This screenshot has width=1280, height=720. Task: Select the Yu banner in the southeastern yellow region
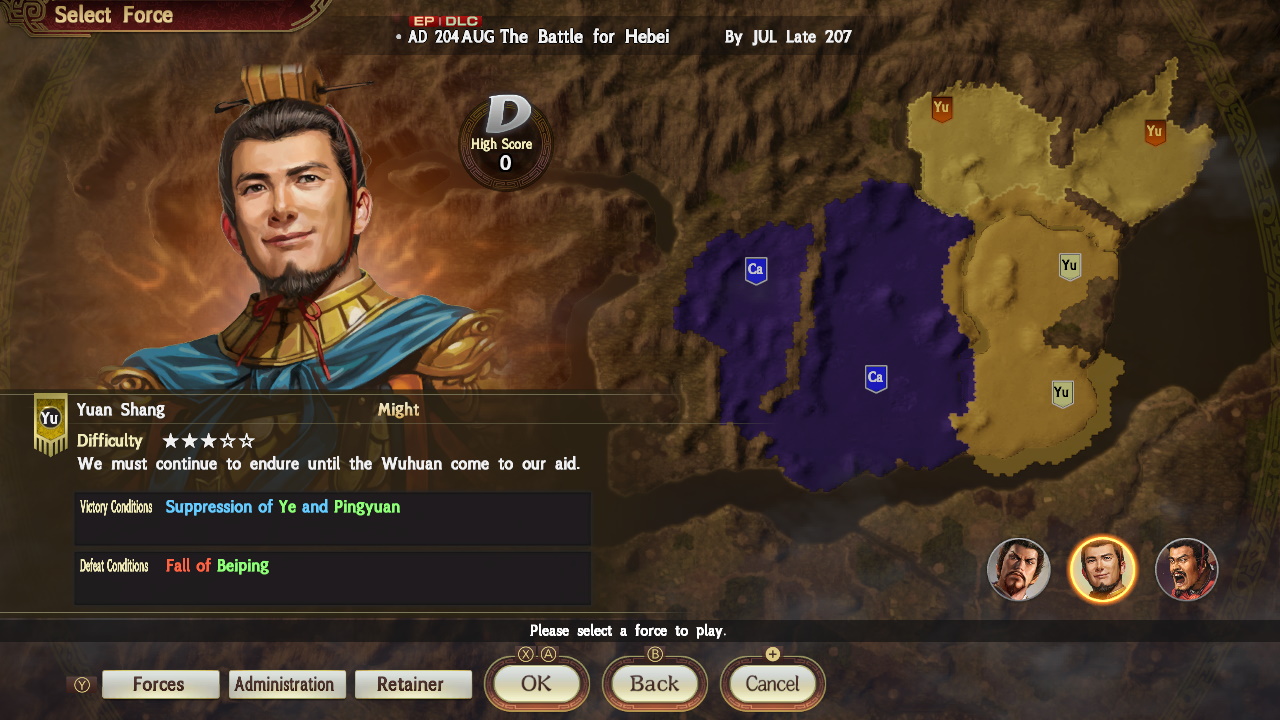[1061, 392]
